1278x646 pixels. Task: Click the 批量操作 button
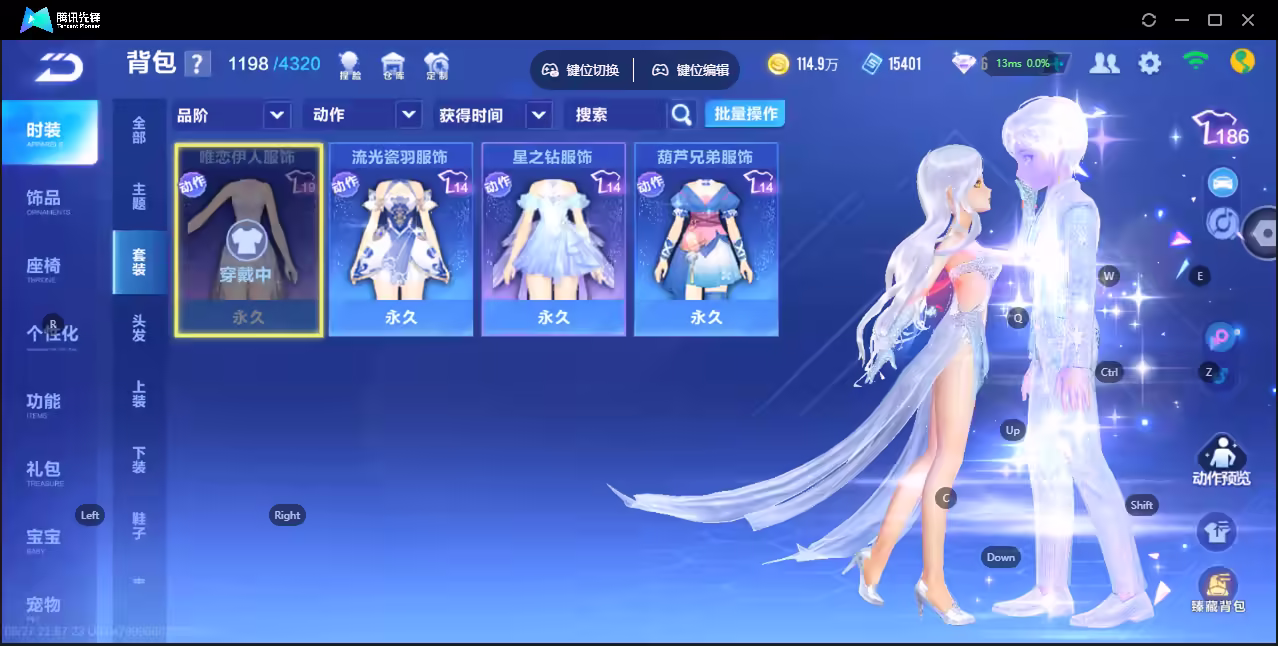pyautogui.click(x=745, y=114)
